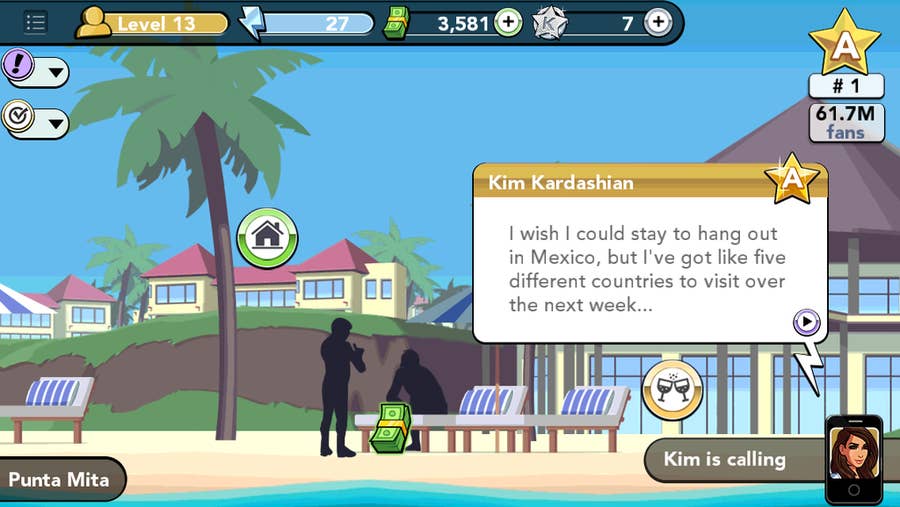This screenshot has height=507, width=900.
Task: Open the list menu icon
Action: click(x=36, y=22)
